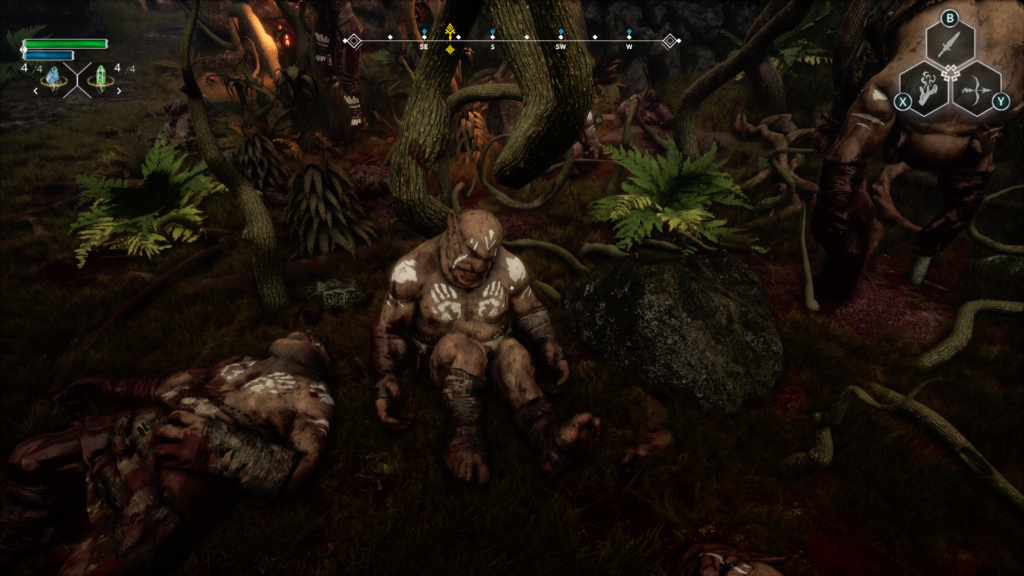The image size is (1024, 576).
Task: Use the green crystal consumable
Action: tap(101, 78)
